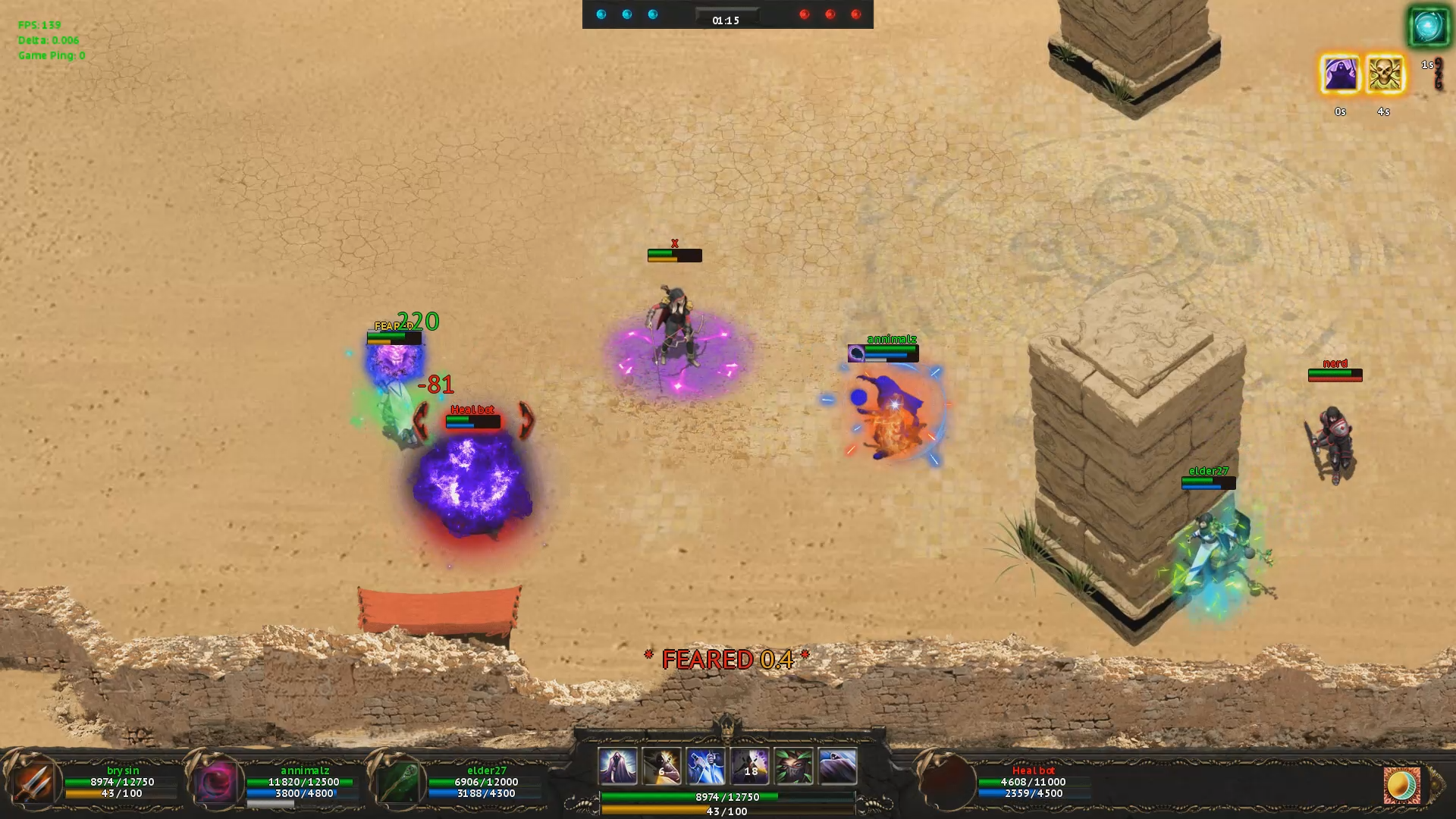
Task: Use the assassin ability with 18 stacks
Action: coord(749,766)
